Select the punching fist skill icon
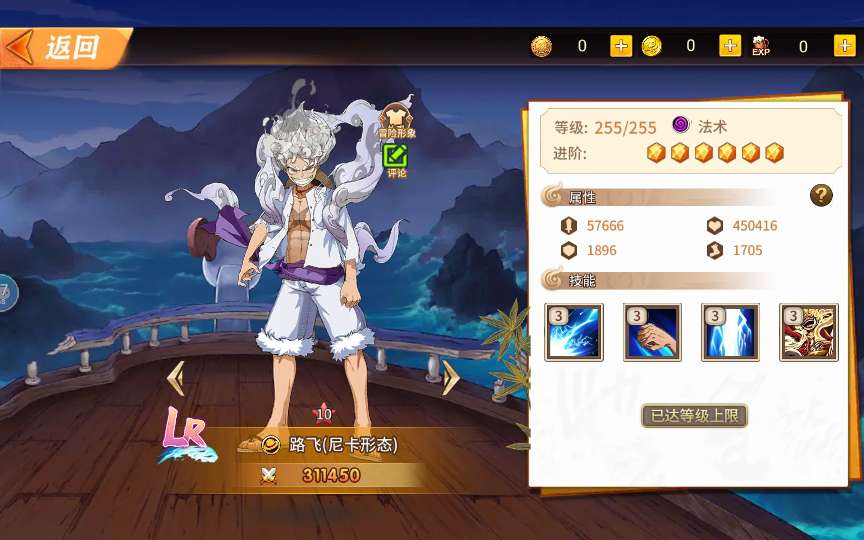Image resolution: width=864 pixels, height=540 pixels. click(x=652, y=332)
